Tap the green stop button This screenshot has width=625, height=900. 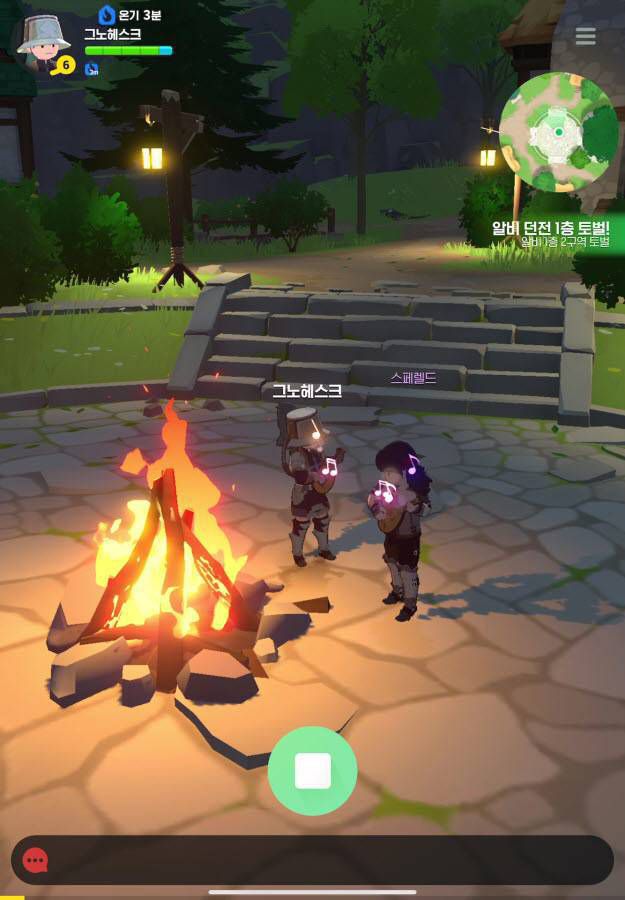coord(312,771)
